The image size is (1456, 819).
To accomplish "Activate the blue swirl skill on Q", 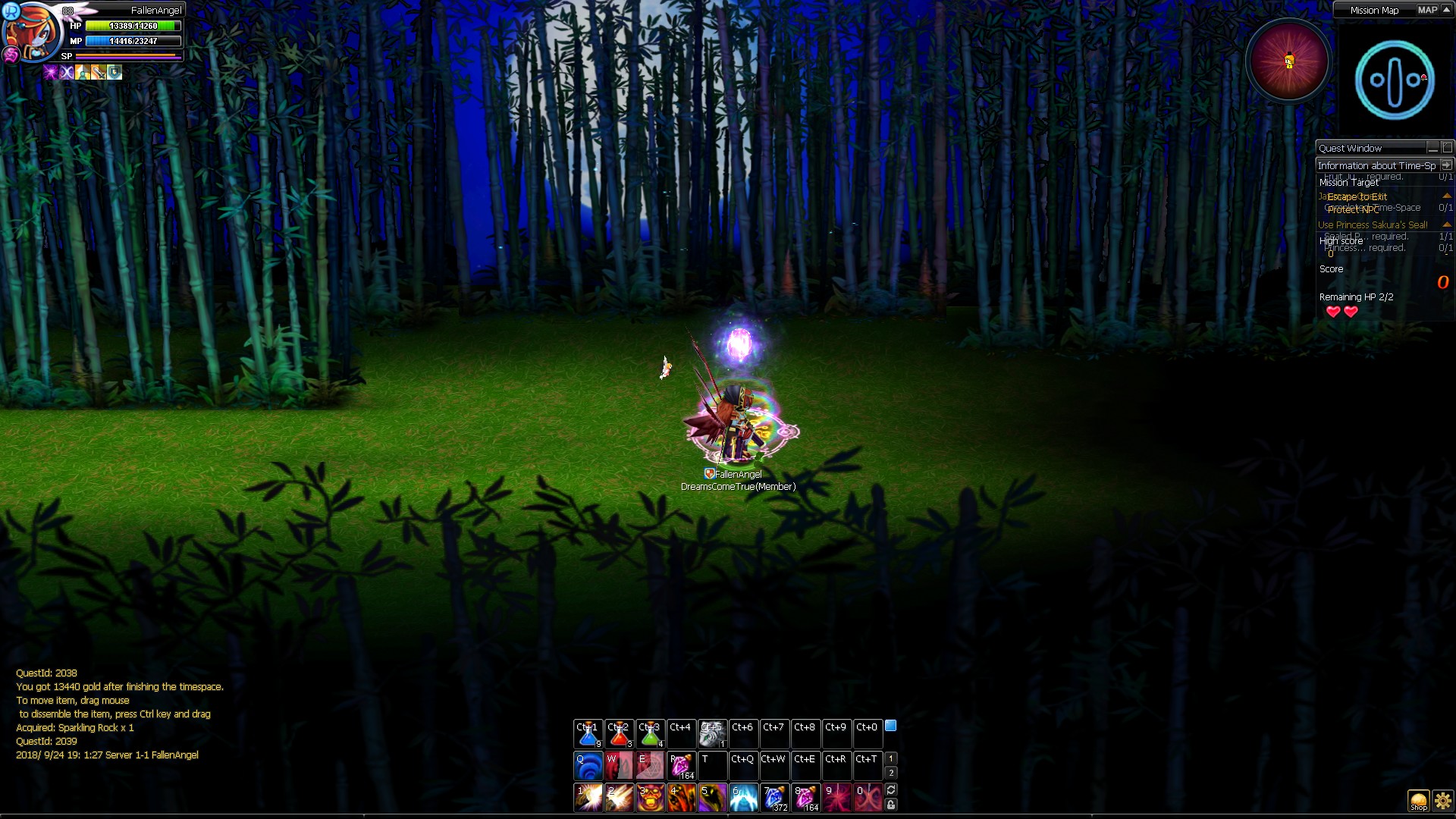I will [588, 766].
